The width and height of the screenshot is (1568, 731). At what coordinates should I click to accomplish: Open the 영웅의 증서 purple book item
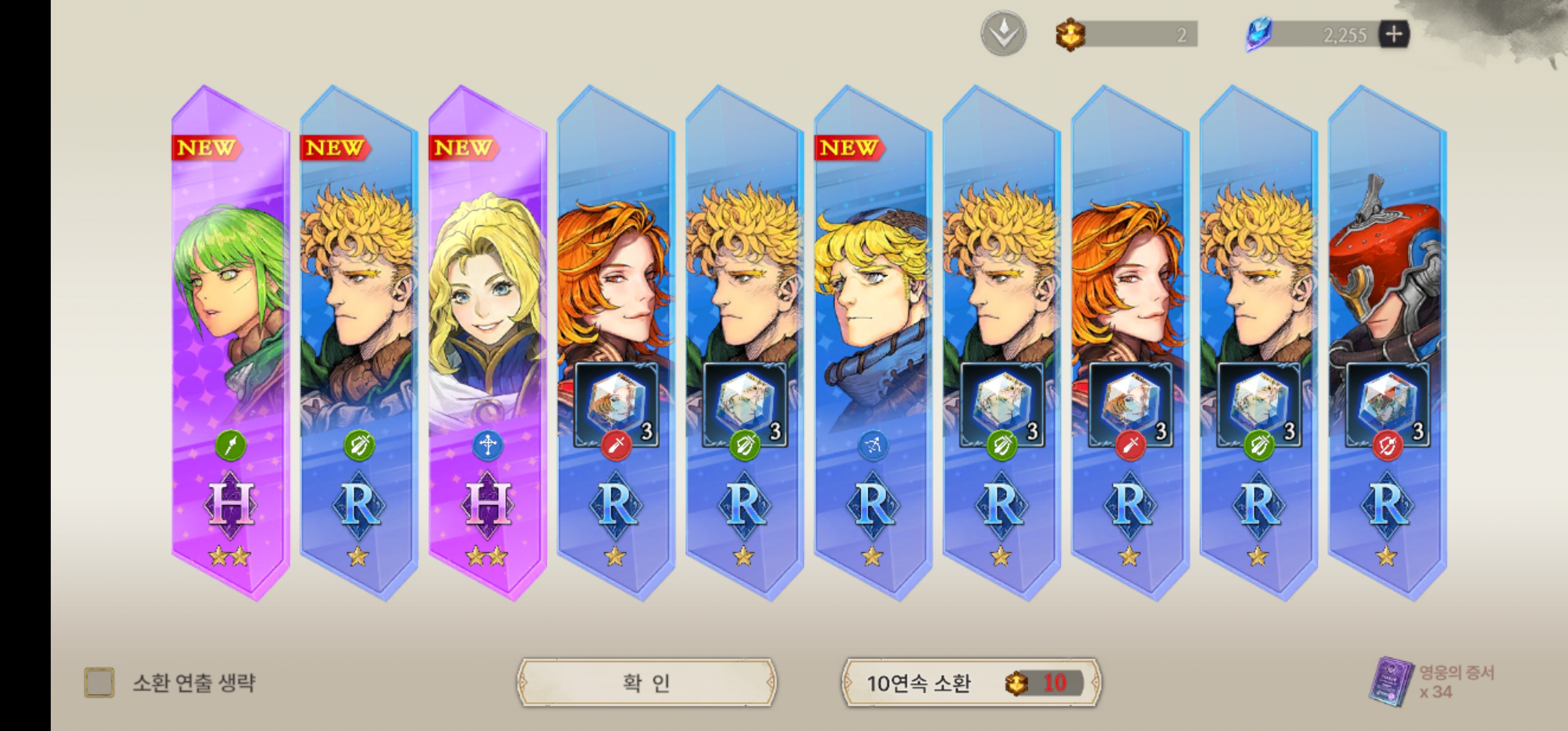[x=1391, y=682]
